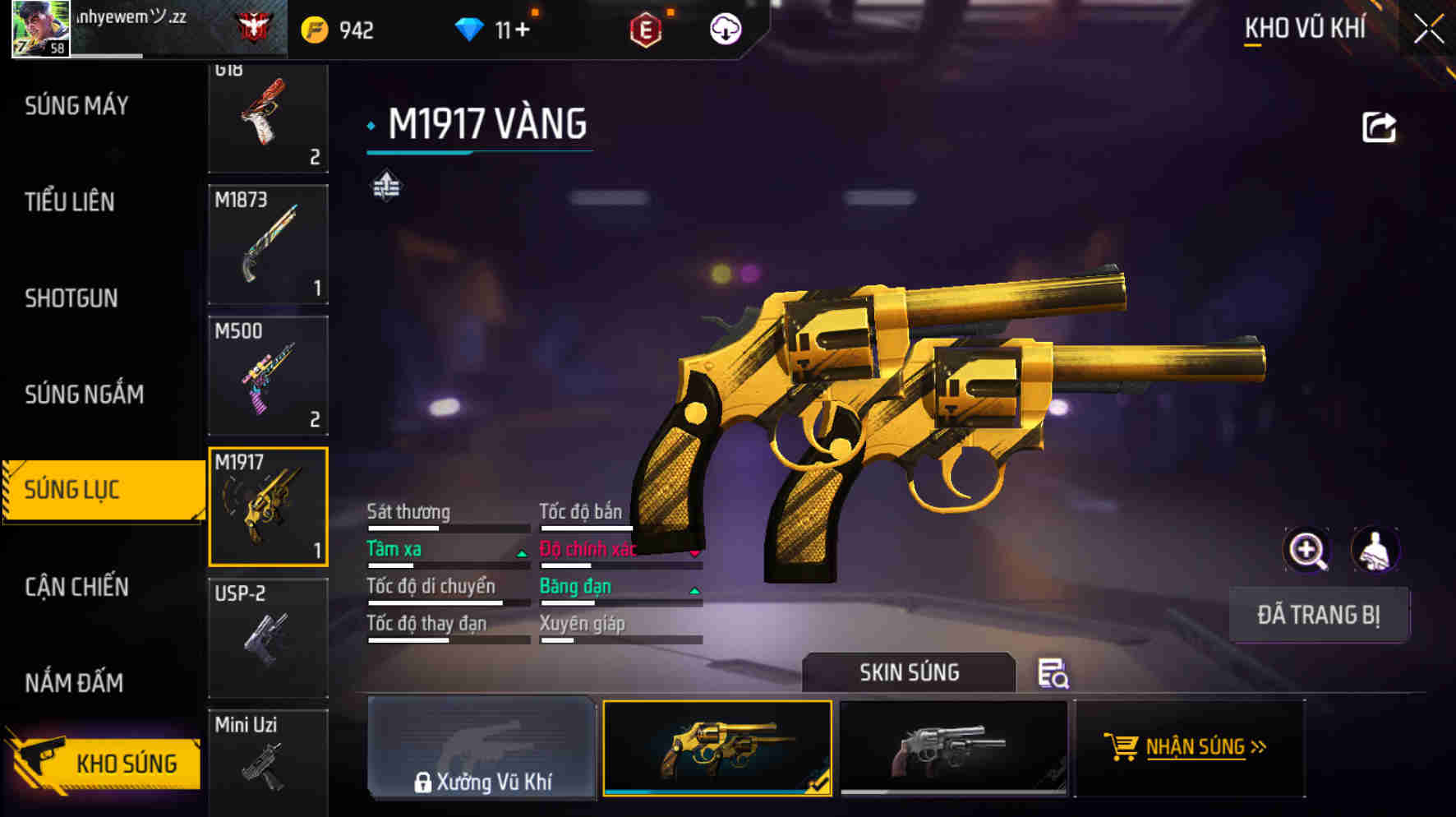Pick the M500 weapon slot
The image size is (1456, 817).
[x=268, y=376]
